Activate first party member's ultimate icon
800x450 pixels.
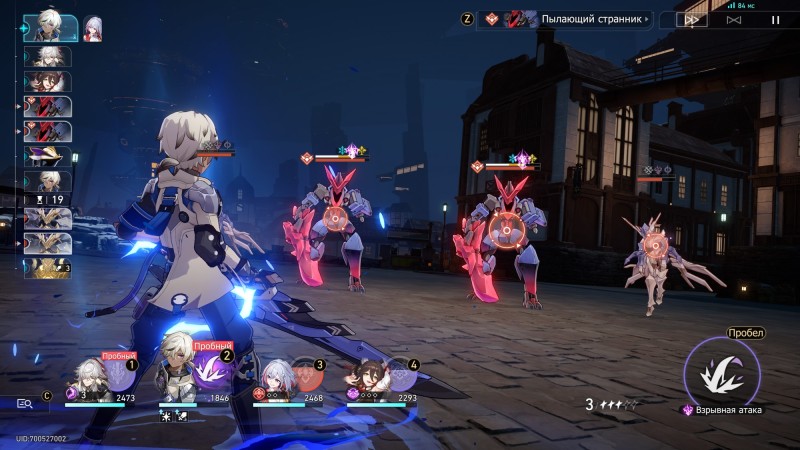pos(119,375)
